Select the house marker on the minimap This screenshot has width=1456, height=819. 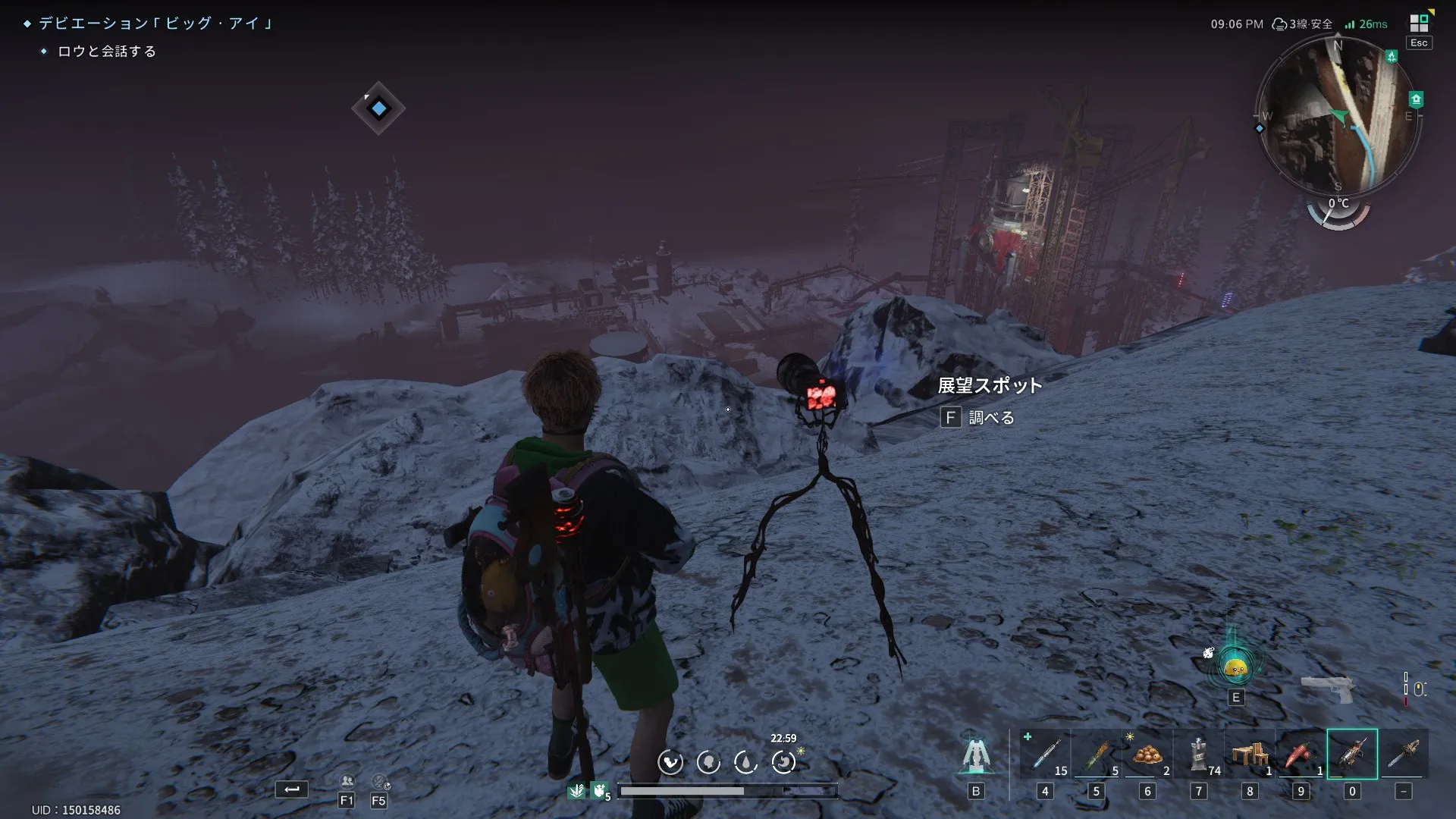[x=1416, y=99]
